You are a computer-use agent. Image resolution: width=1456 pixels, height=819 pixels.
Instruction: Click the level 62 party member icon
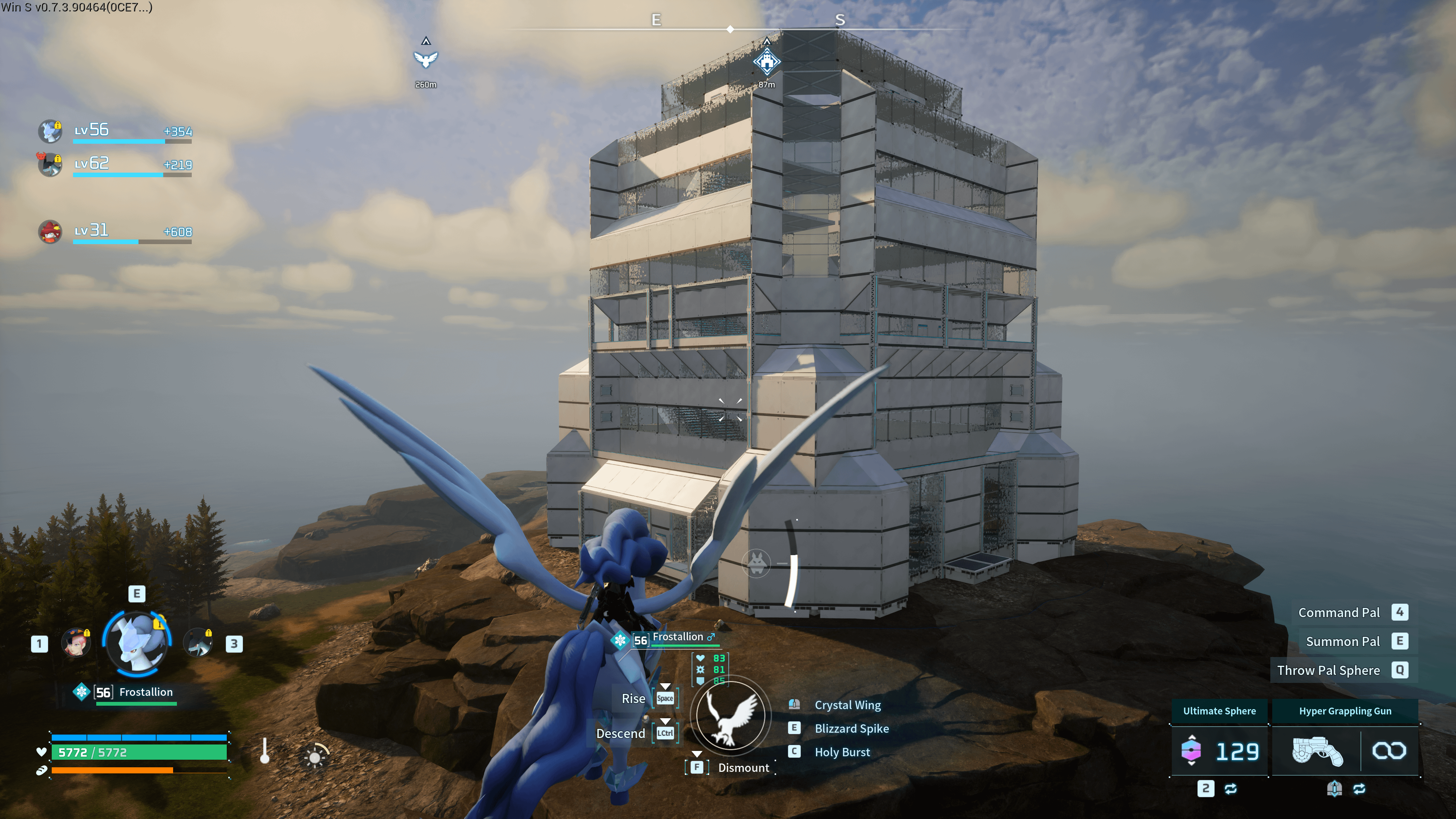[50, 164]
